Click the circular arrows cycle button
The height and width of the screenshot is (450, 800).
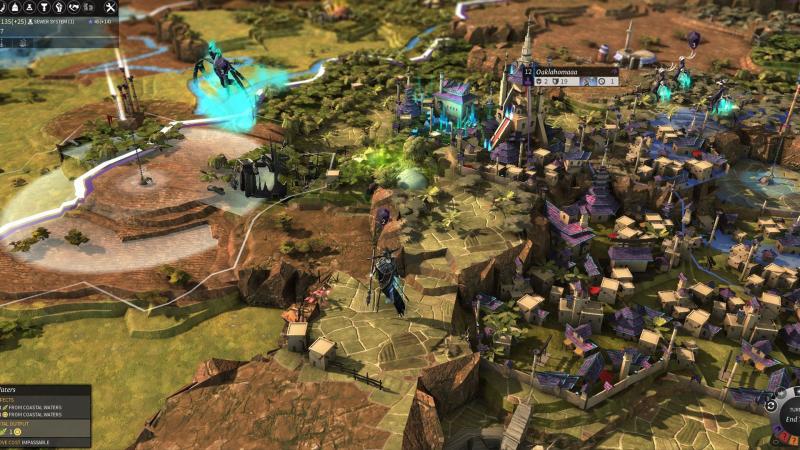click(x=771, y=405)
